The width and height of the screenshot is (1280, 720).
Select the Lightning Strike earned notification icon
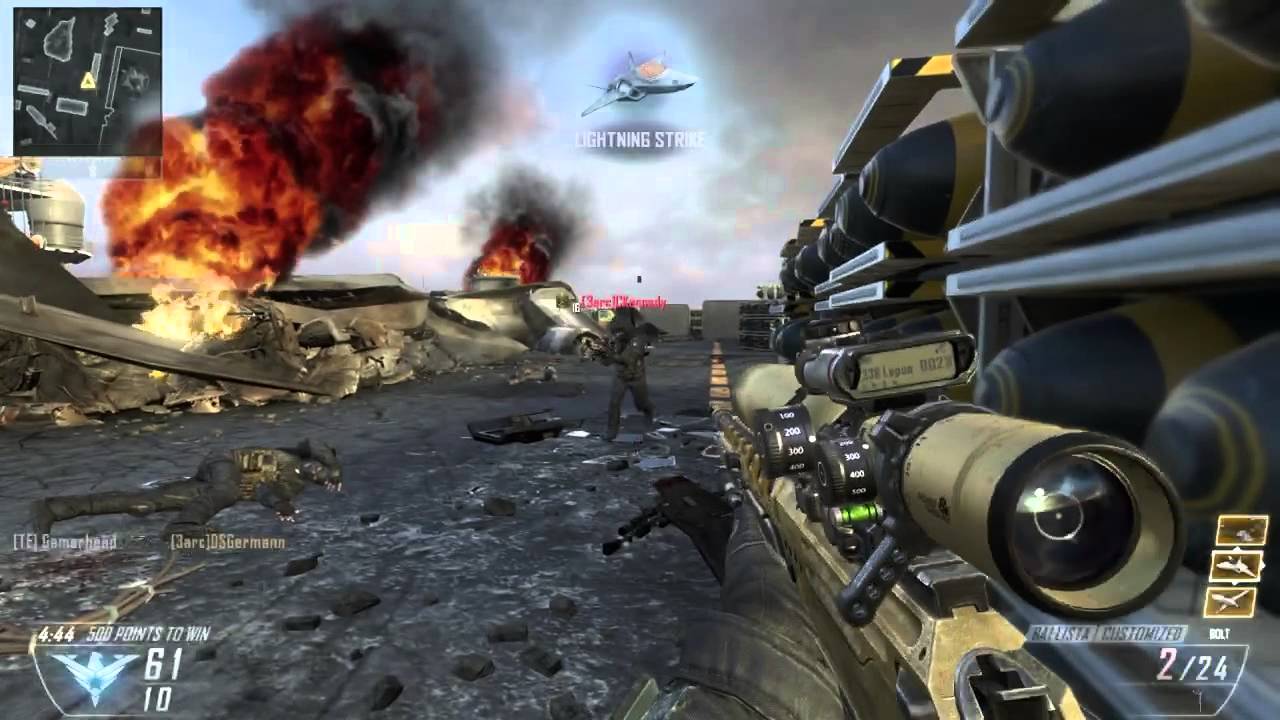pos(638,80)
